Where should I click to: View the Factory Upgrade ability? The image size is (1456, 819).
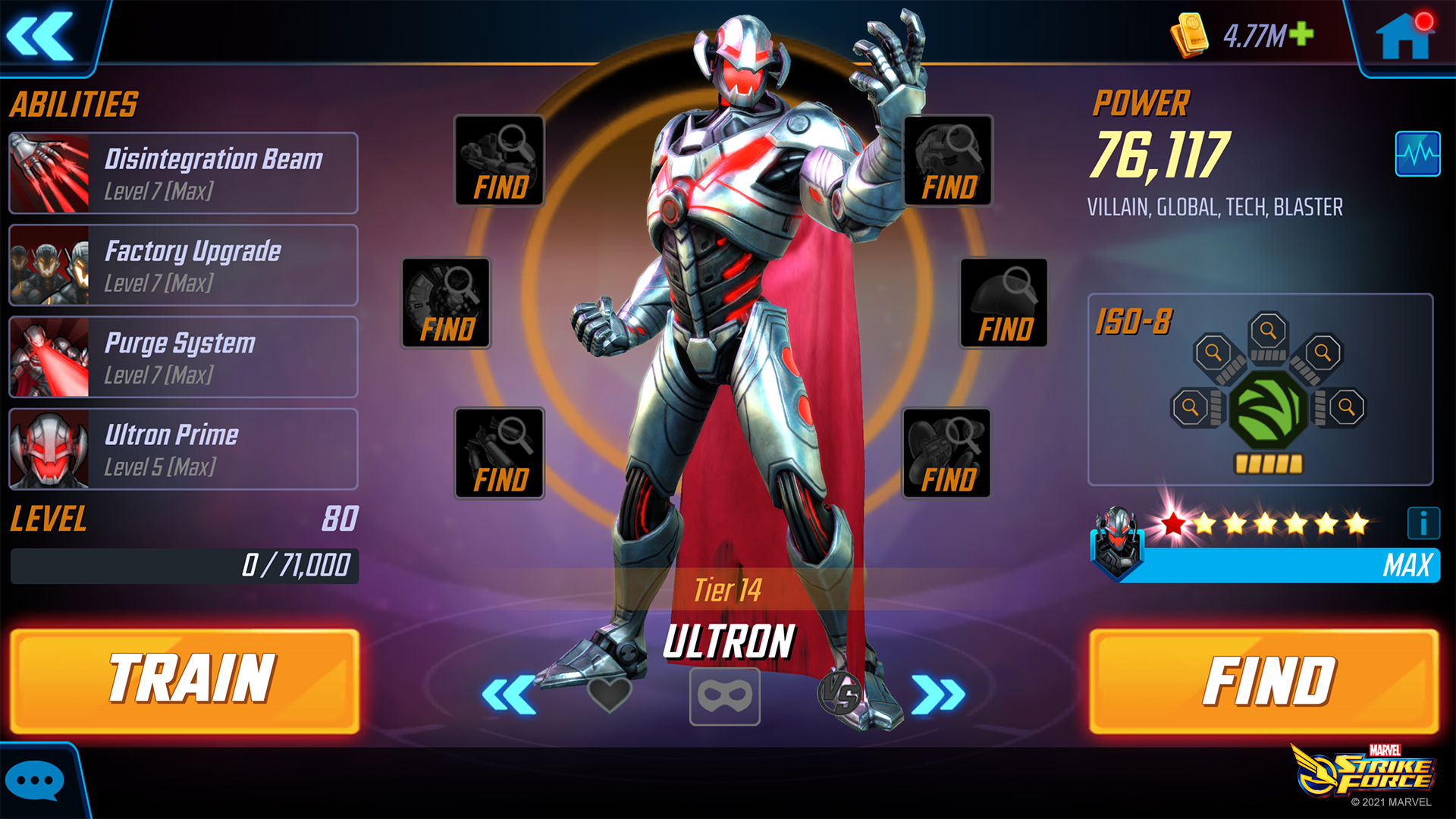tap(182, 265)
